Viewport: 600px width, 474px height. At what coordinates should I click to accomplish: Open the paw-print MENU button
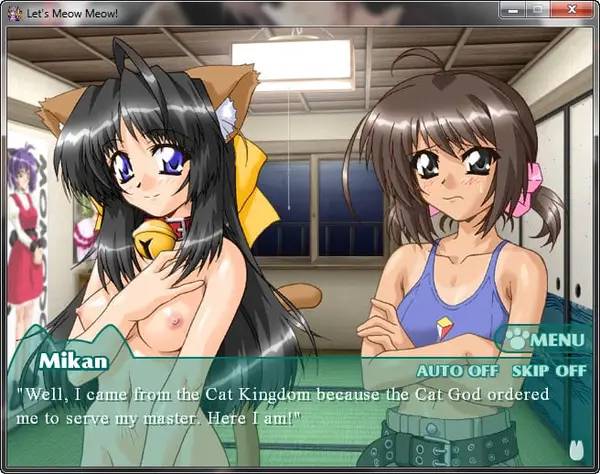coord(543,339)
